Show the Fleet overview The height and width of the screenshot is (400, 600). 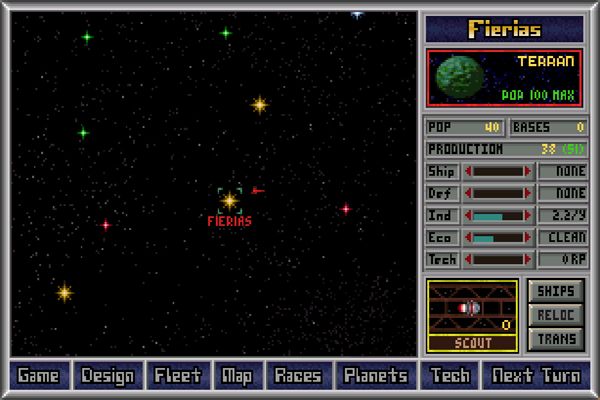tap(179, 376)
